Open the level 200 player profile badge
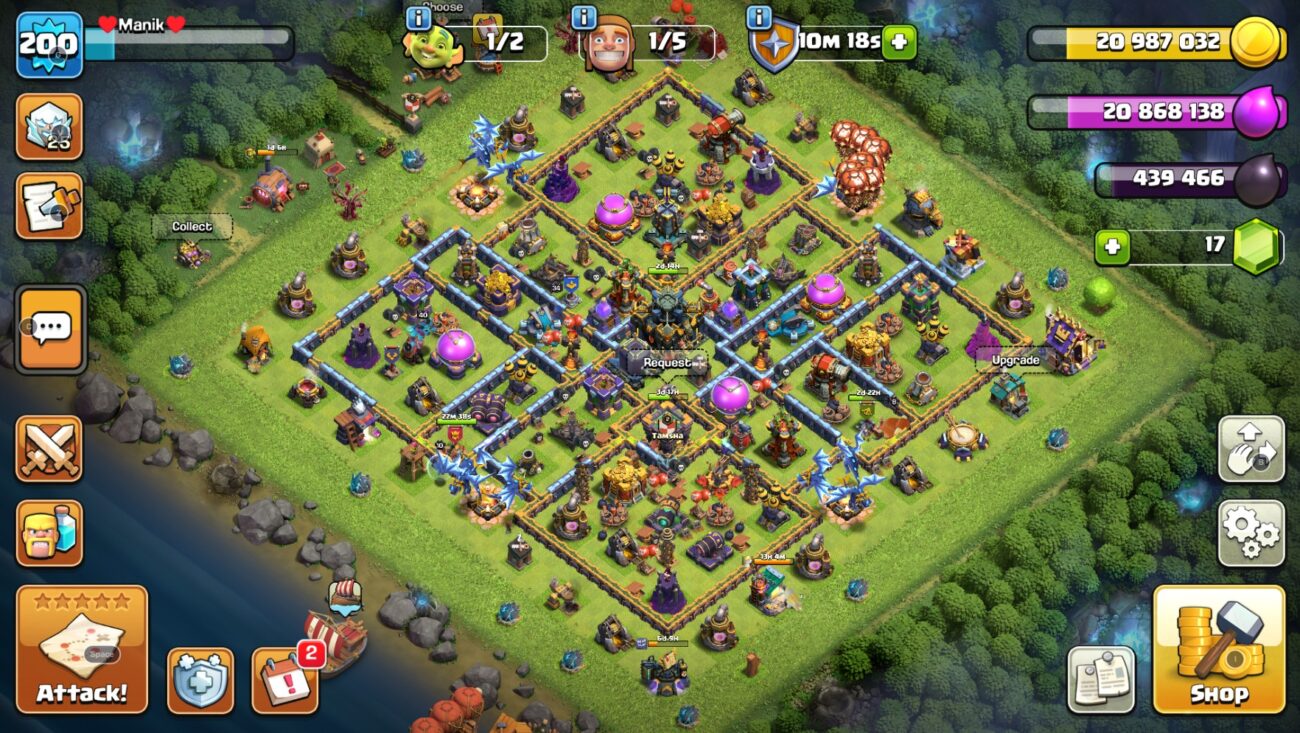Image resolution: width=1300 pixels, height=733 pixels. point(49,45)
